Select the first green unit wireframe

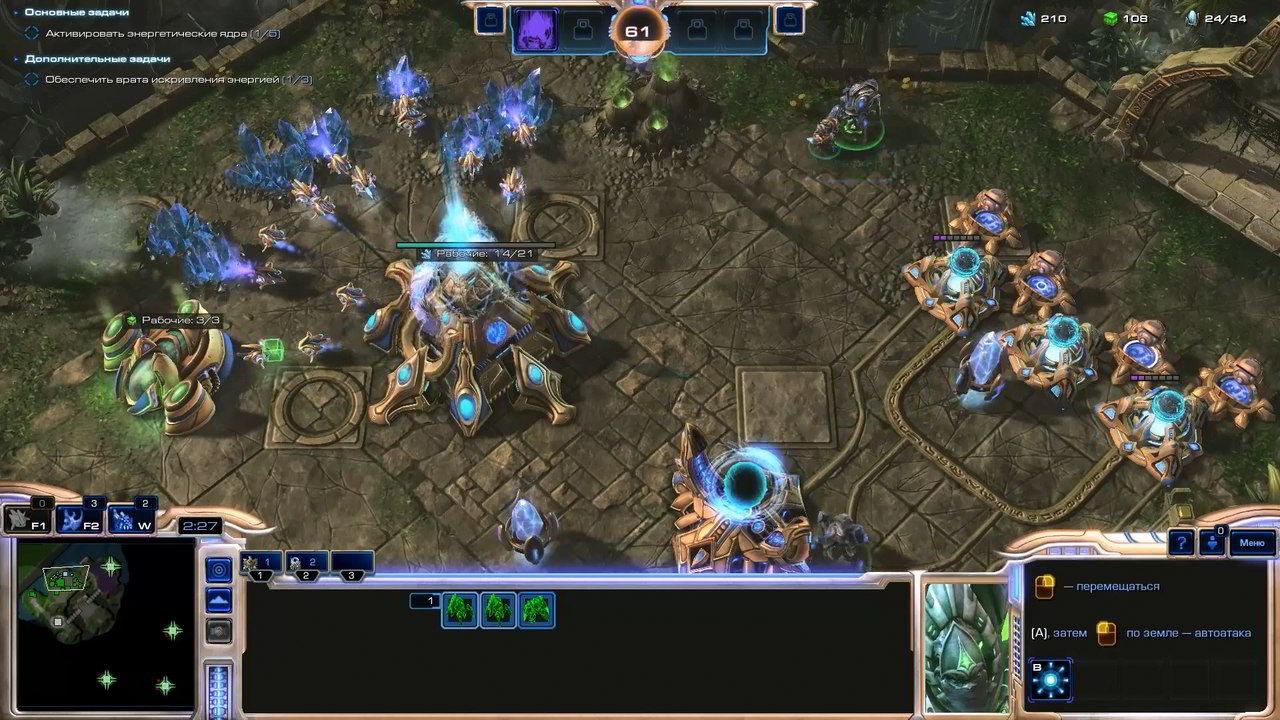pyautogui.click(x=460, y=609)
